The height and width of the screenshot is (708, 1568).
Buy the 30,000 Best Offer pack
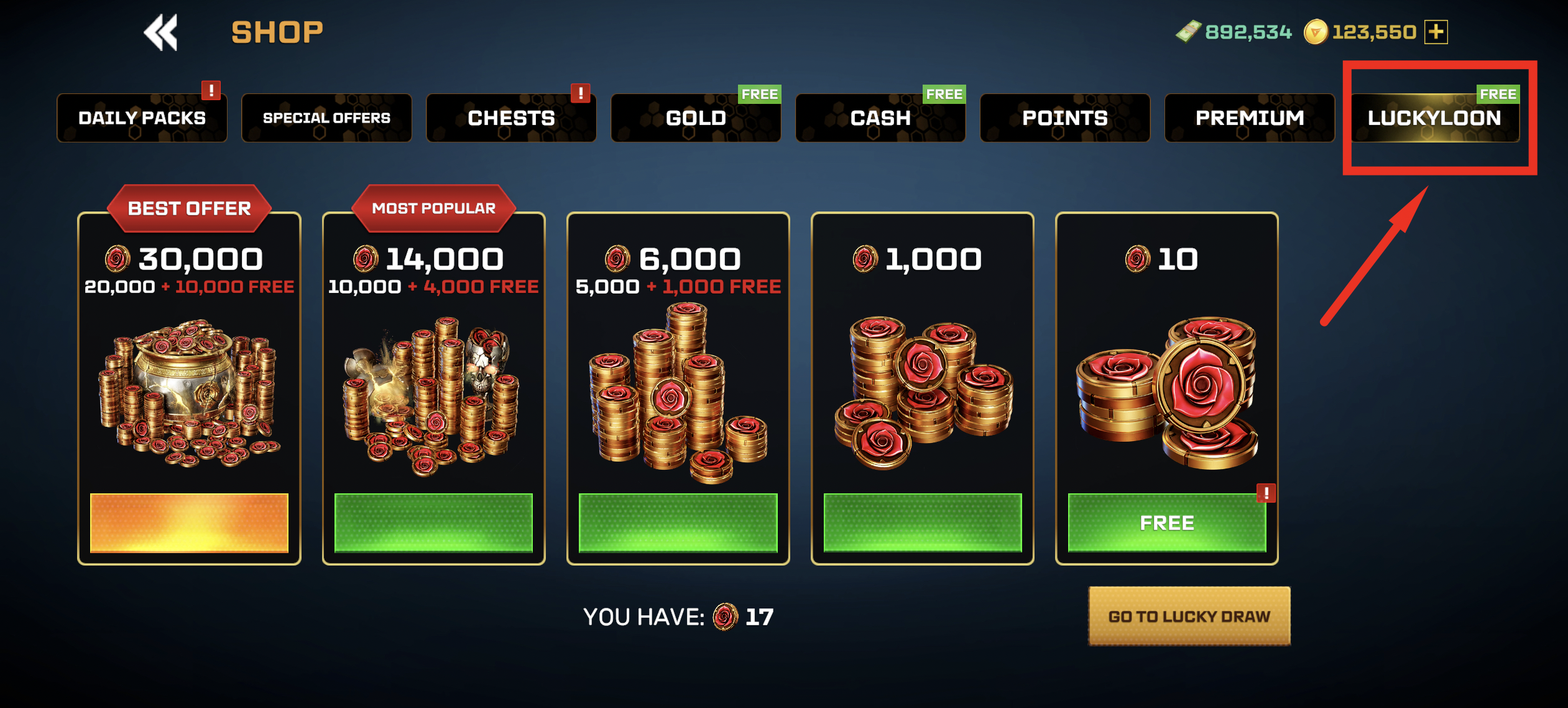click(189, 523)
